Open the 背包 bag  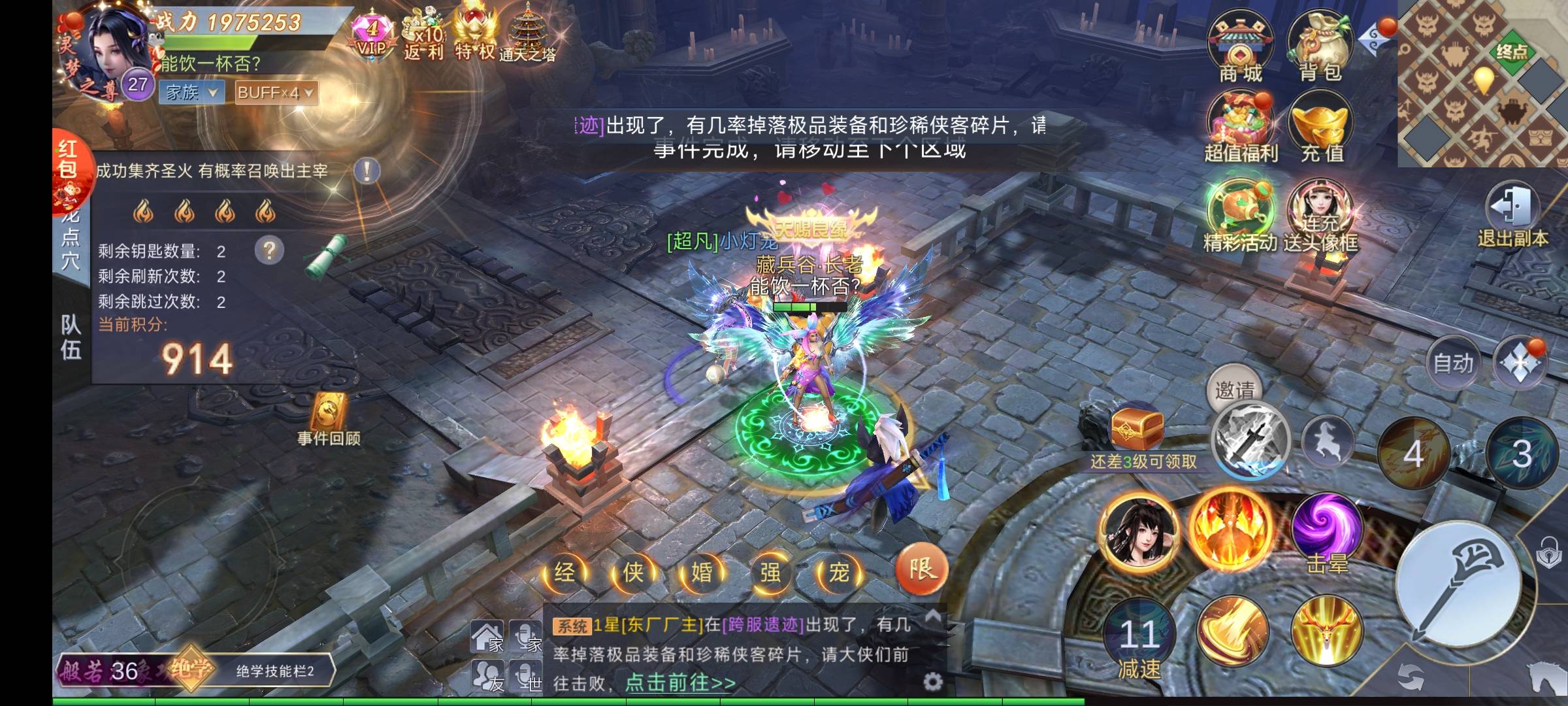(1320, 46)
